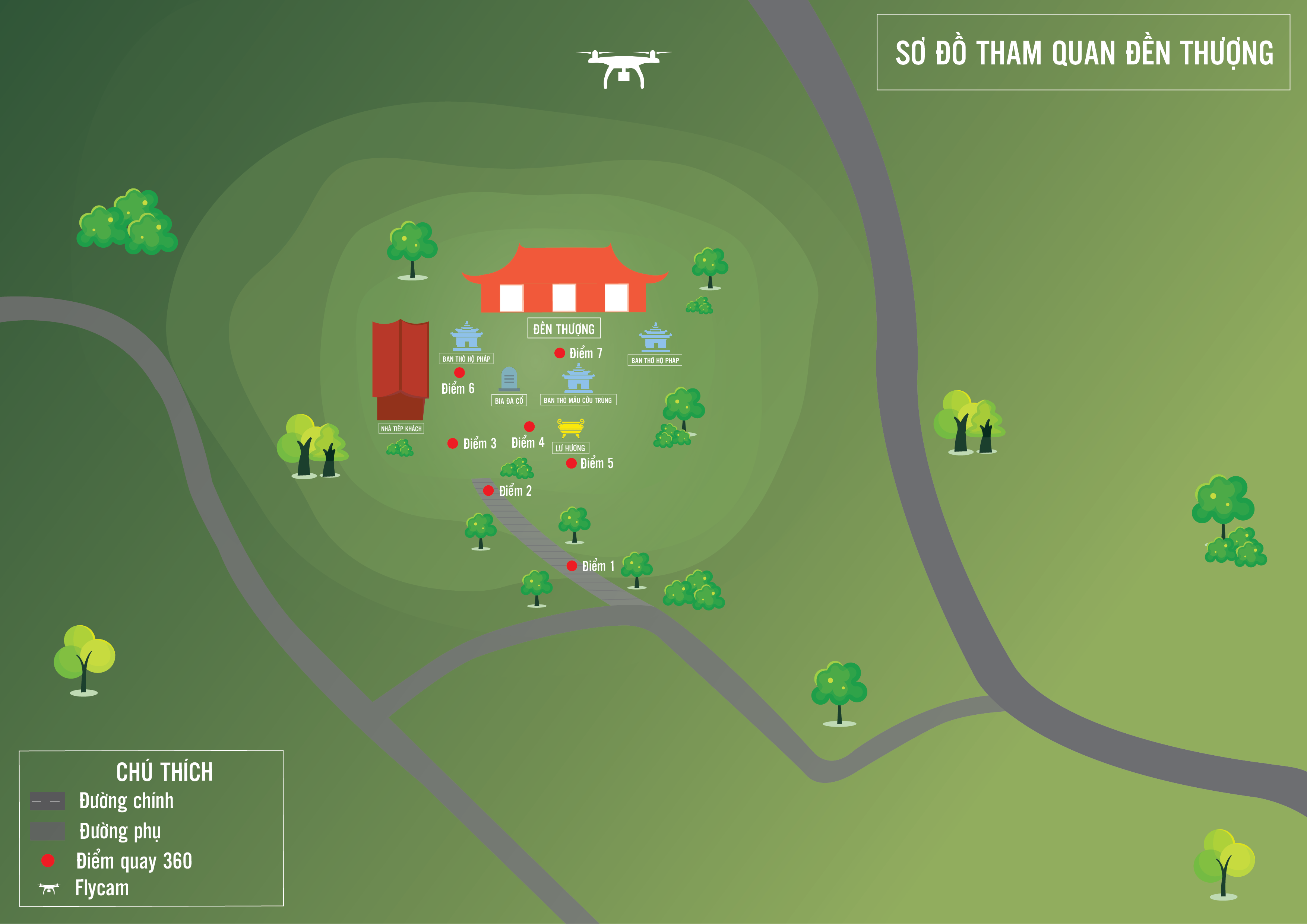Click the Điểm 4 red point
This screenshot has height=924, width=1307.
529,427
